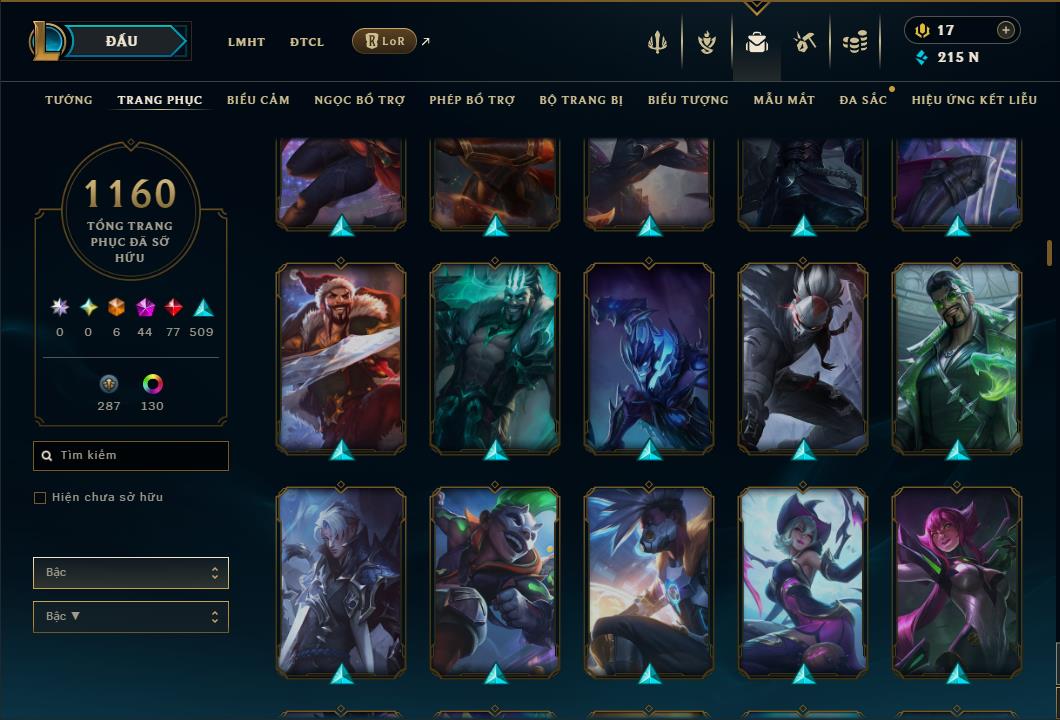The image size is (1060, 720).
Task: Switch to the TƯỚNG champions tab
Action: (x=69, y=100)
